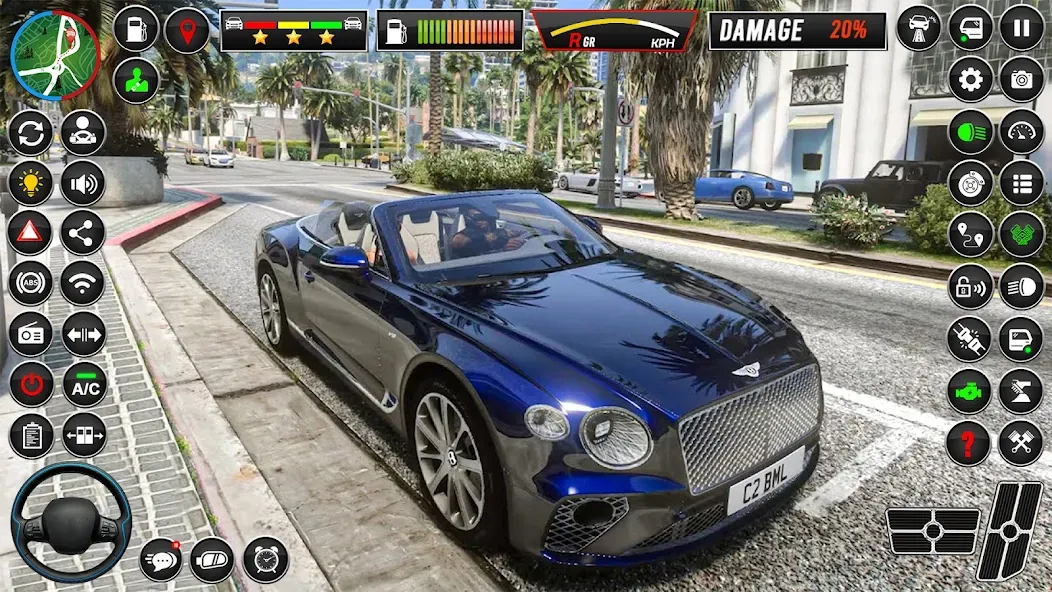The height and width of the screenshot is (592, 1052).
Task: Activate the red hazard triangle
Action: [30, 233]
